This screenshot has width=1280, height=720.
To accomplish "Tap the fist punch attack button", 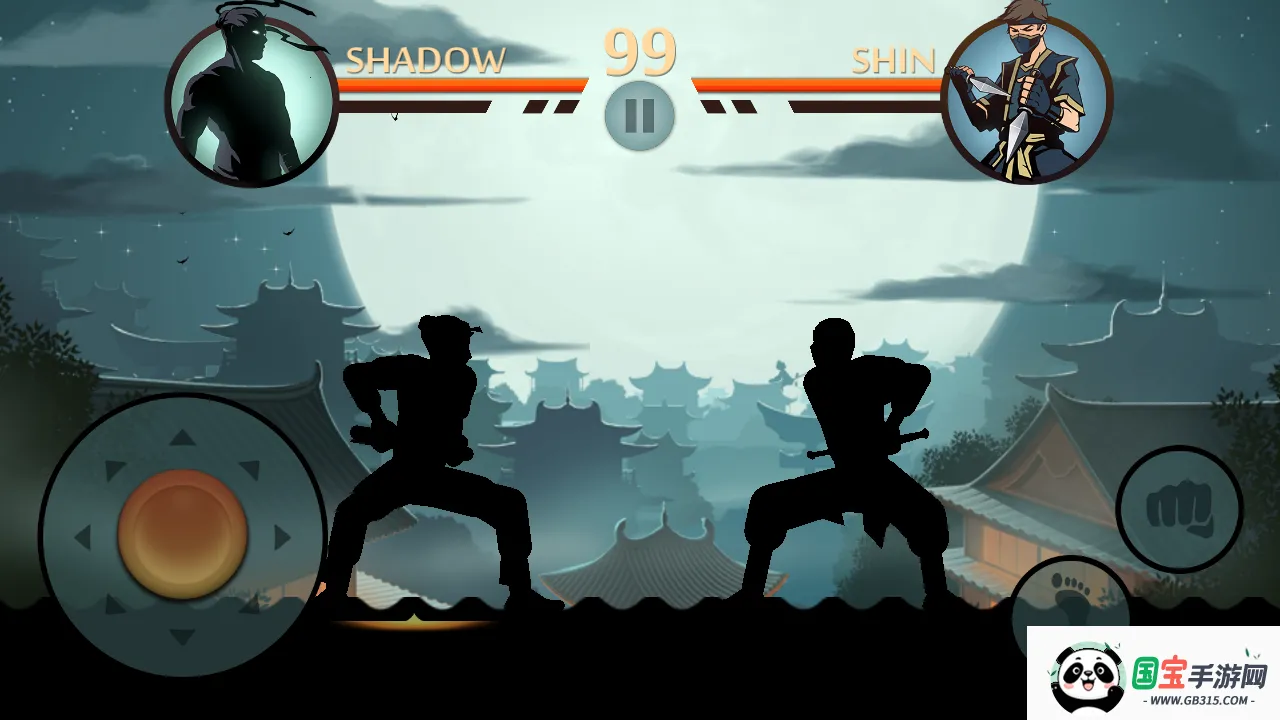I will (1179, 509).
